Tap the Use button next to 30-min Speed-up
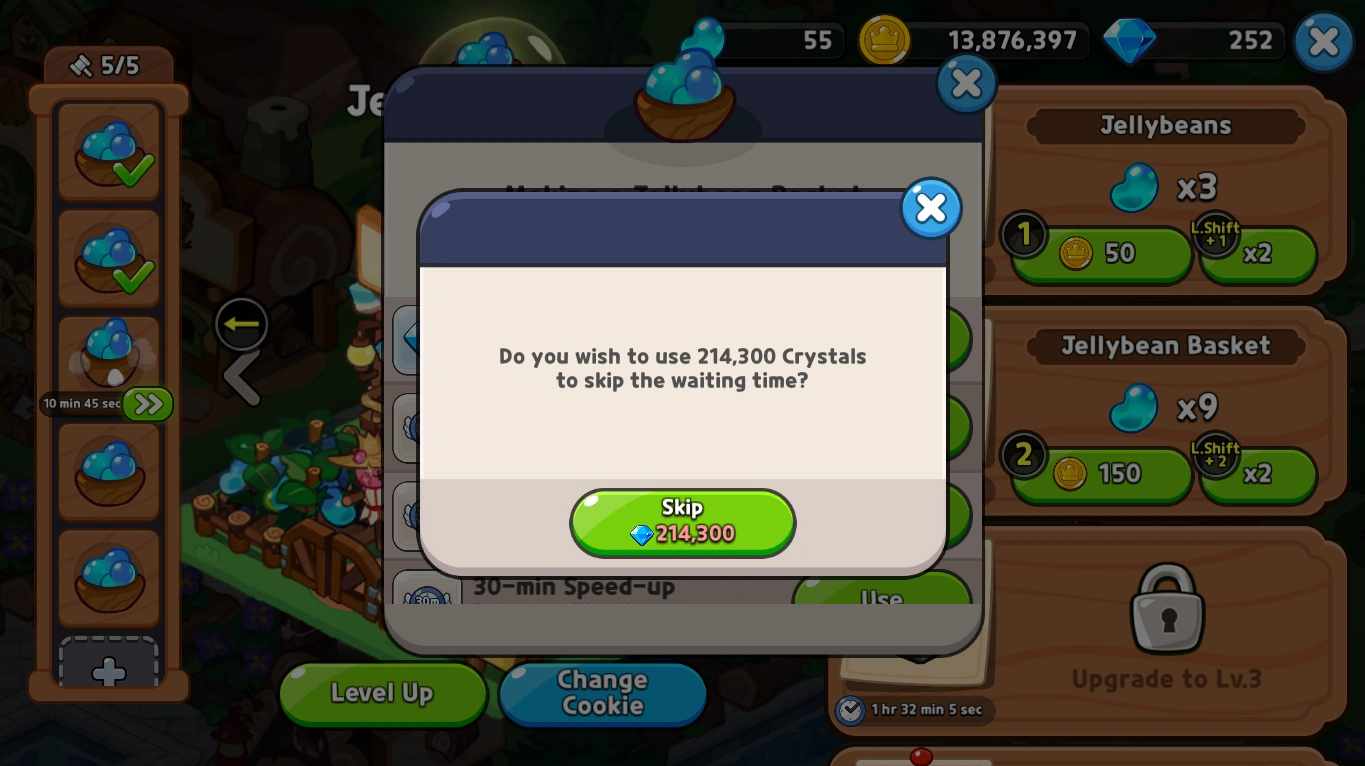The image size is (1365, 766). [x=881, y=598]
